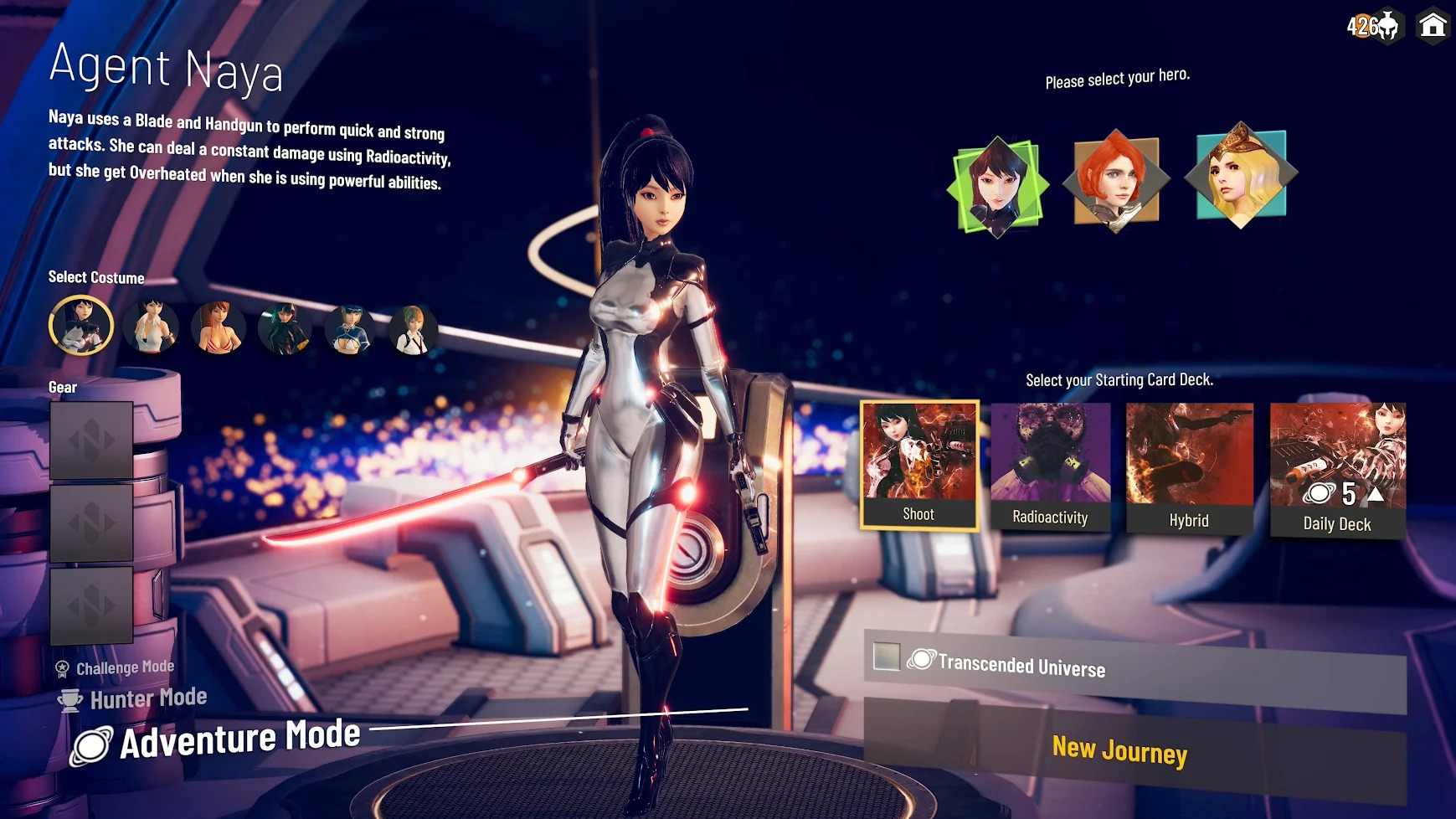1456x819 pixels.
Task: Switch to the white tank top costume
Action: click(151, 327)
